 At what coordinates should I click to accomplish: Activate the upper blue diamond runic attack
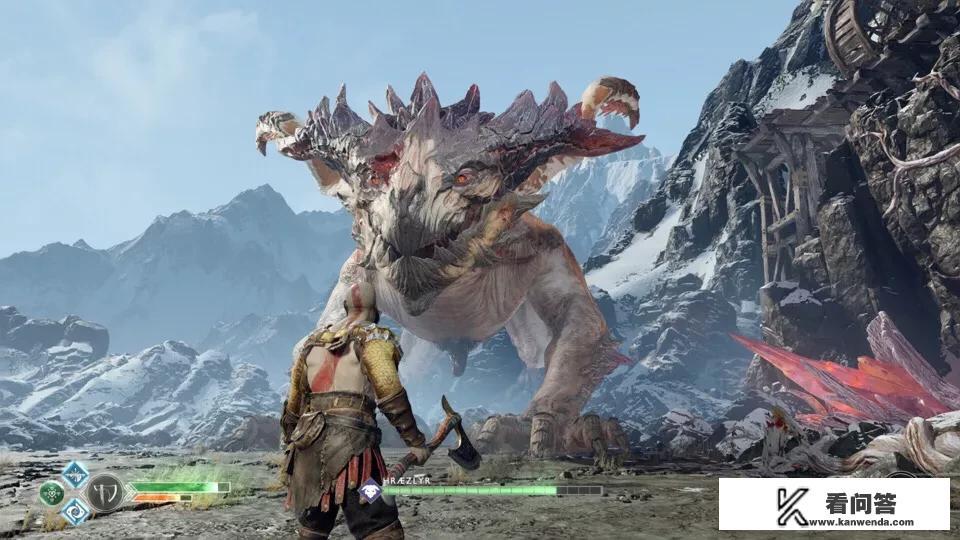tap(74, 474)
